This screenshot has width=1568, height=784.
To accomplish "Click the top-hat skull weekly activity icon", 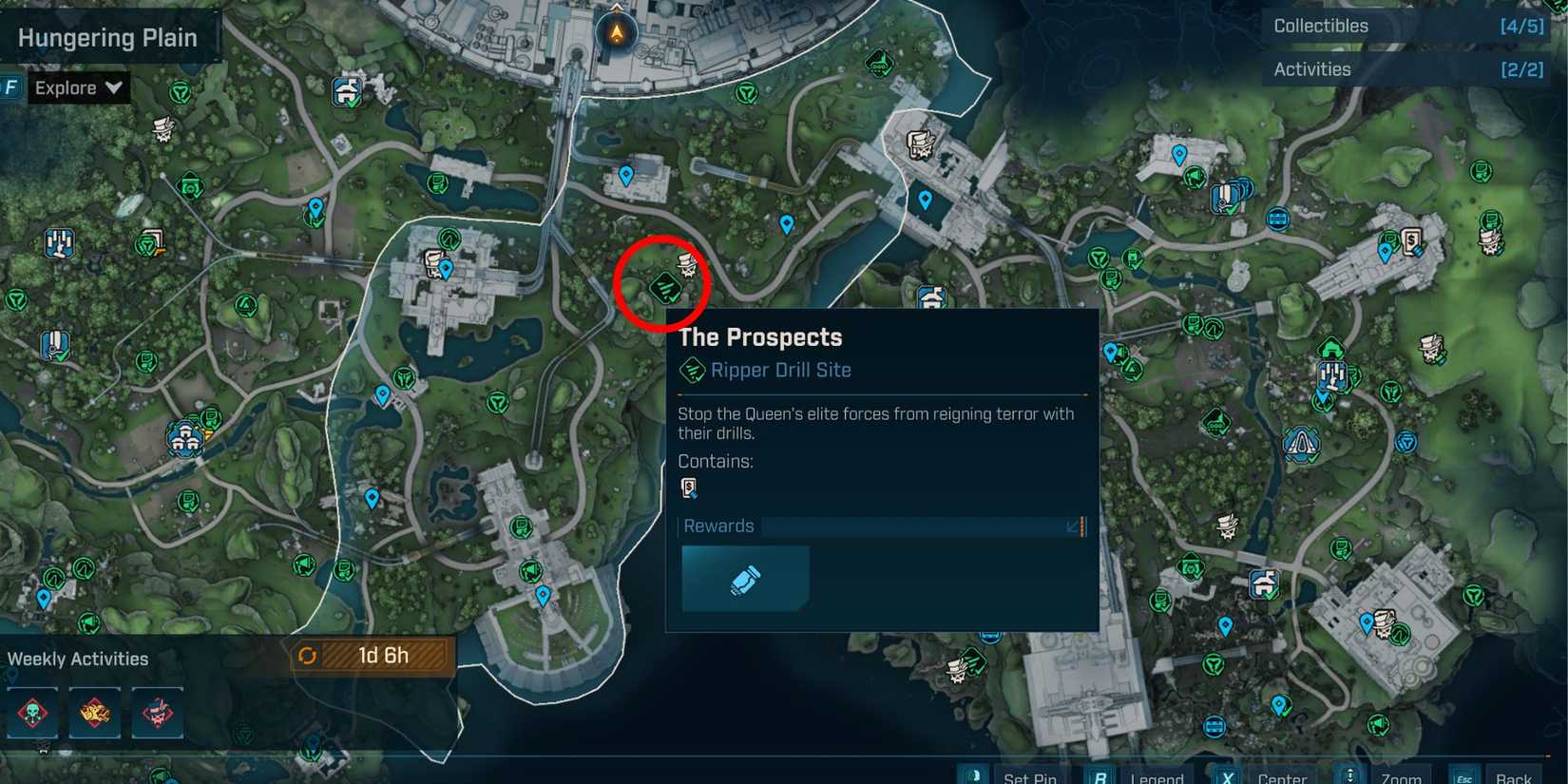I will [157, 713].
